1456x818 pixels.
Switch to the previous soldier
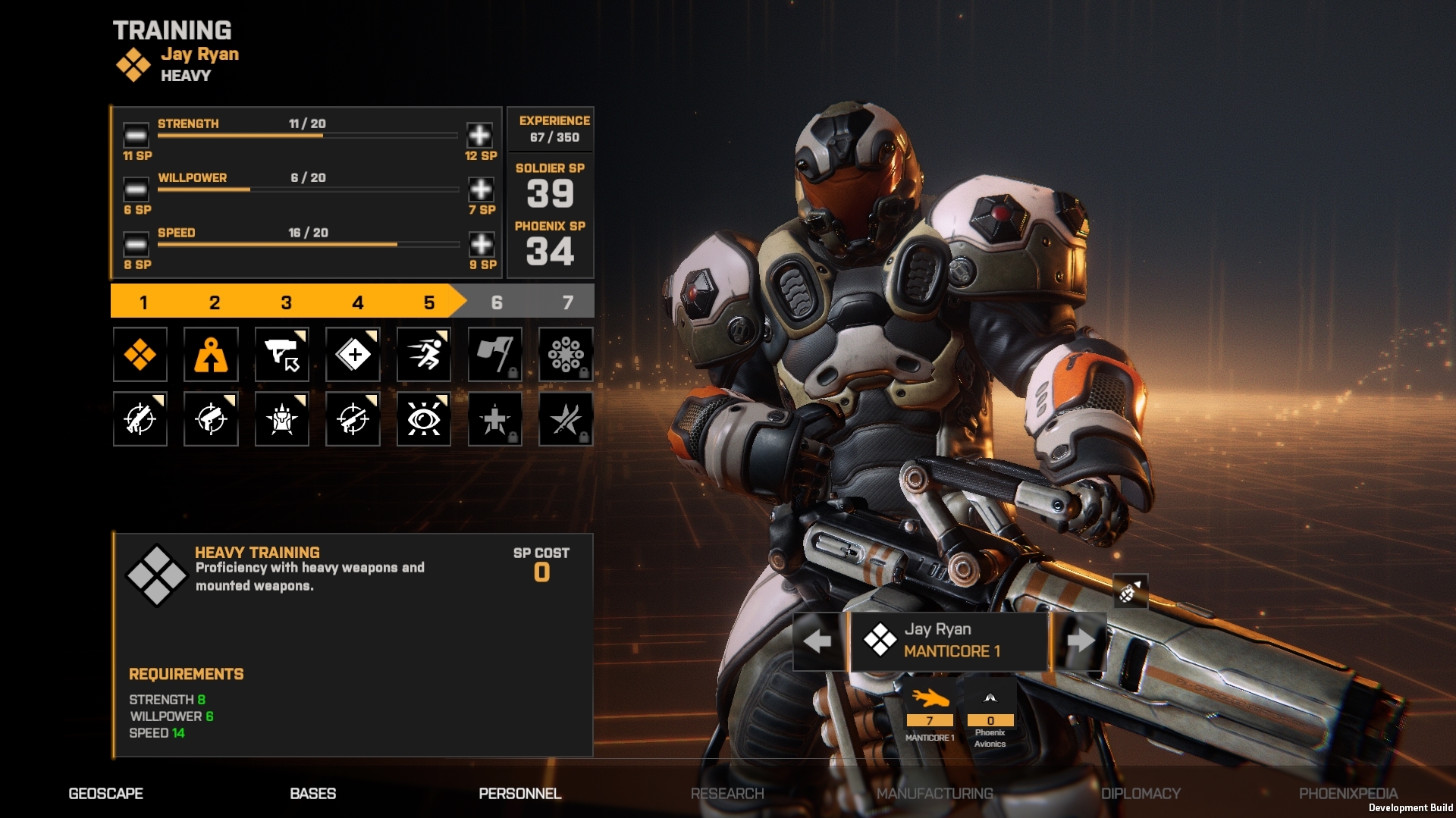(x=817, y=641)
